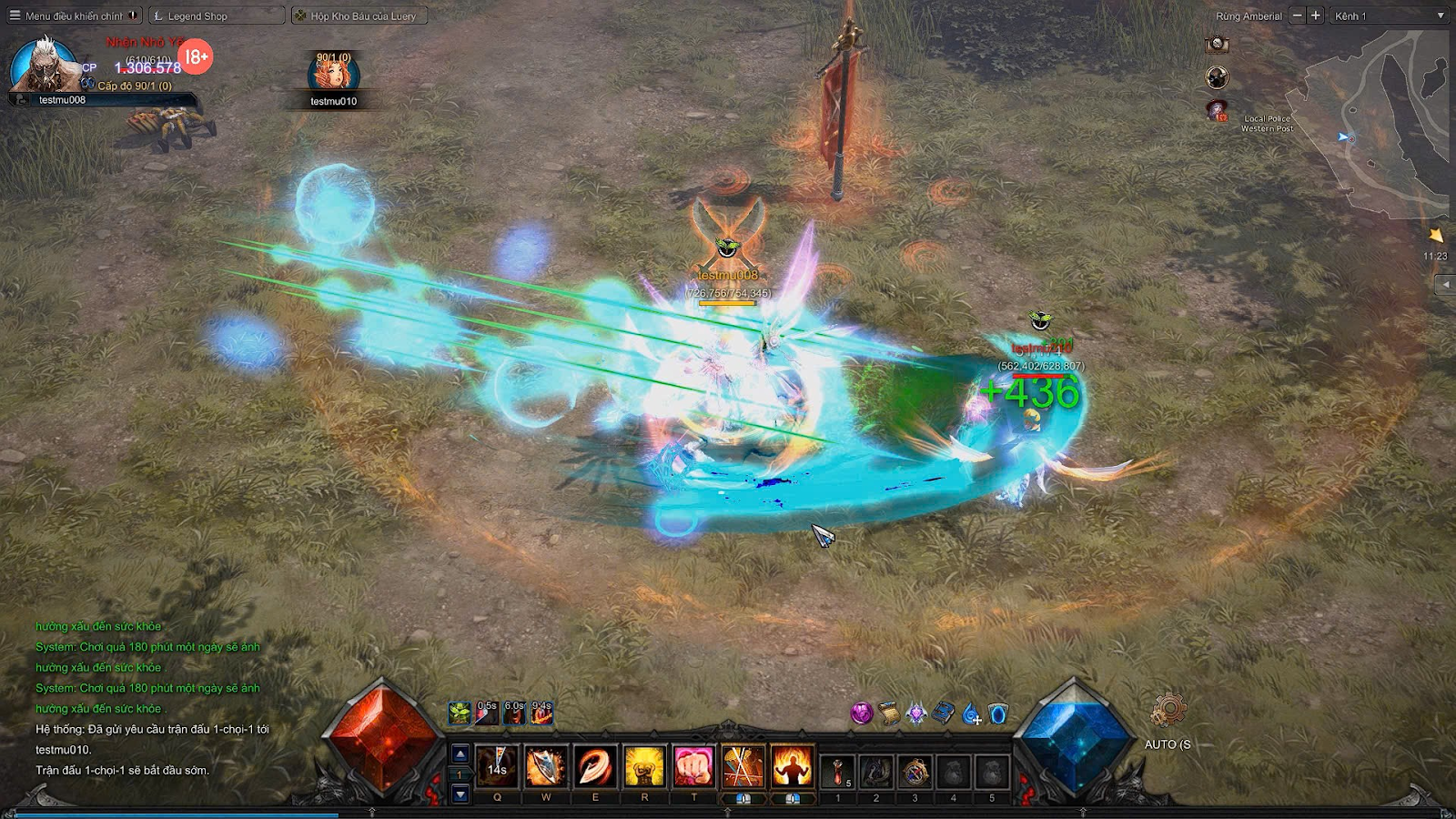Open the Kênh 1 channel dropdown
The width and height of the screenshot is (1456, 819).
pyautogui.click(x=1389, y=15)
